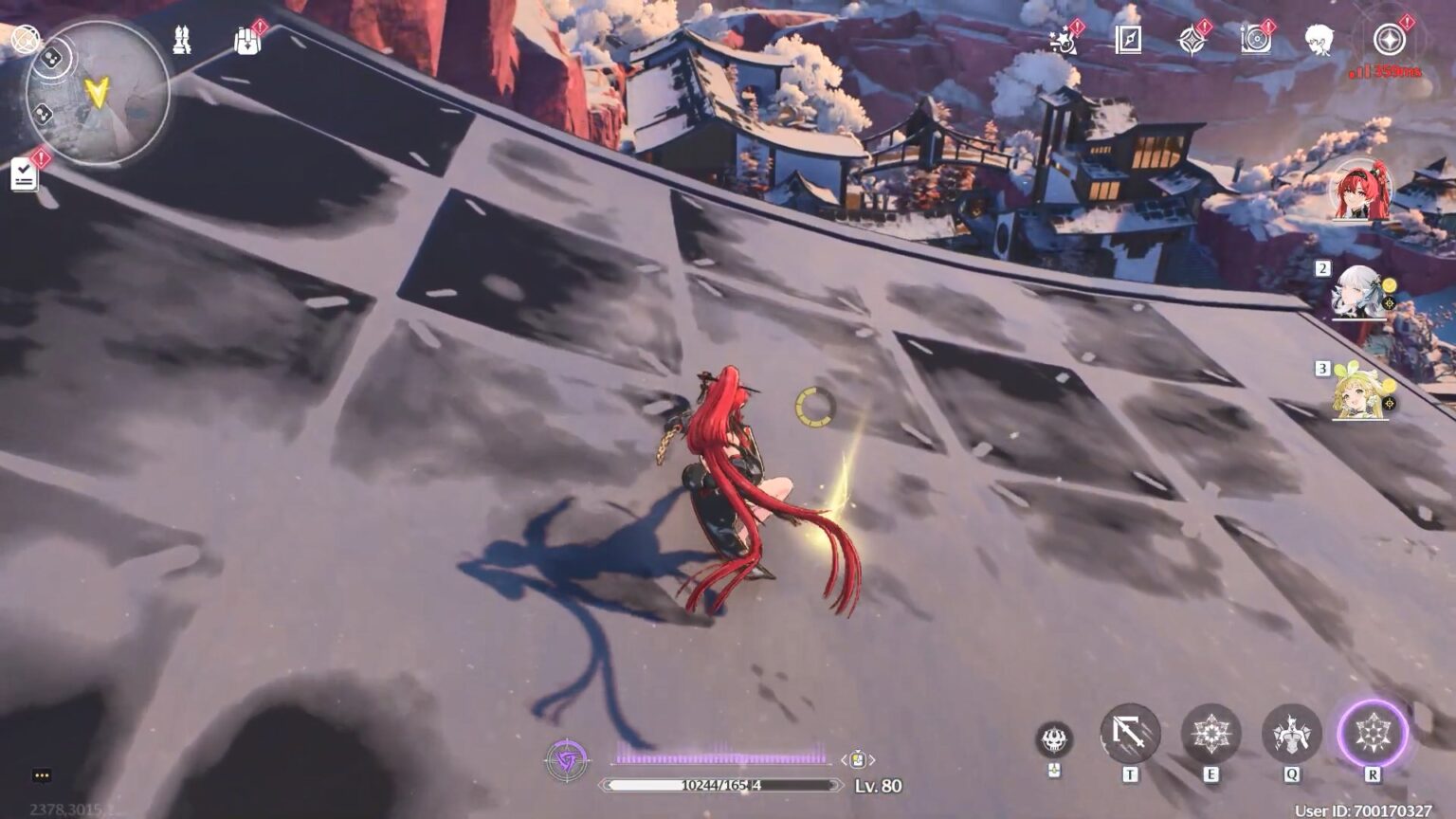This screenshot has width=1456, height=819.
Task: Open the turntable record icon
Action: (1255, 40)
